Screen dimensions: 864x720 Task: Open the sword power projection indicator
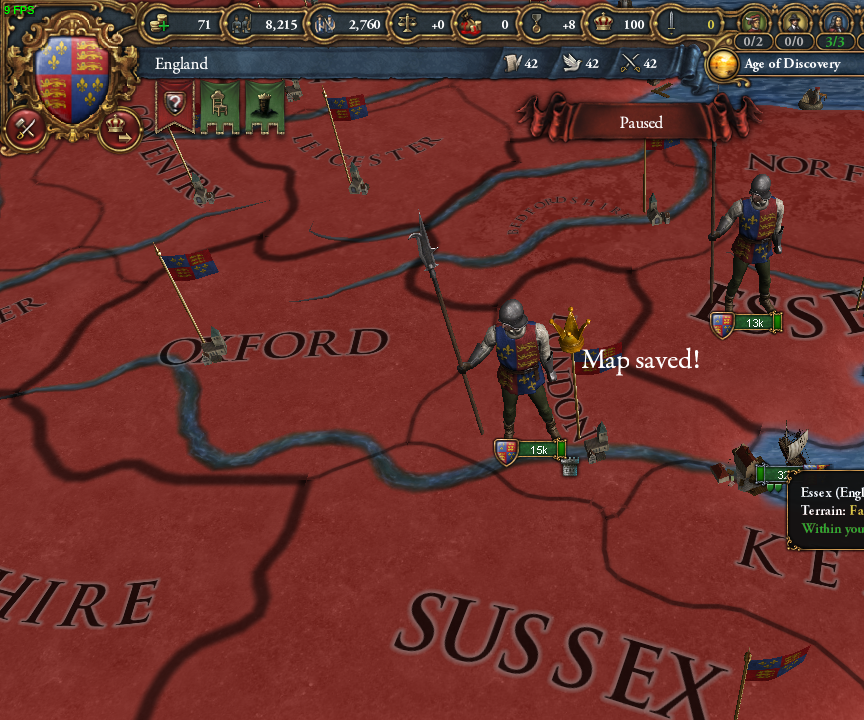691,24
